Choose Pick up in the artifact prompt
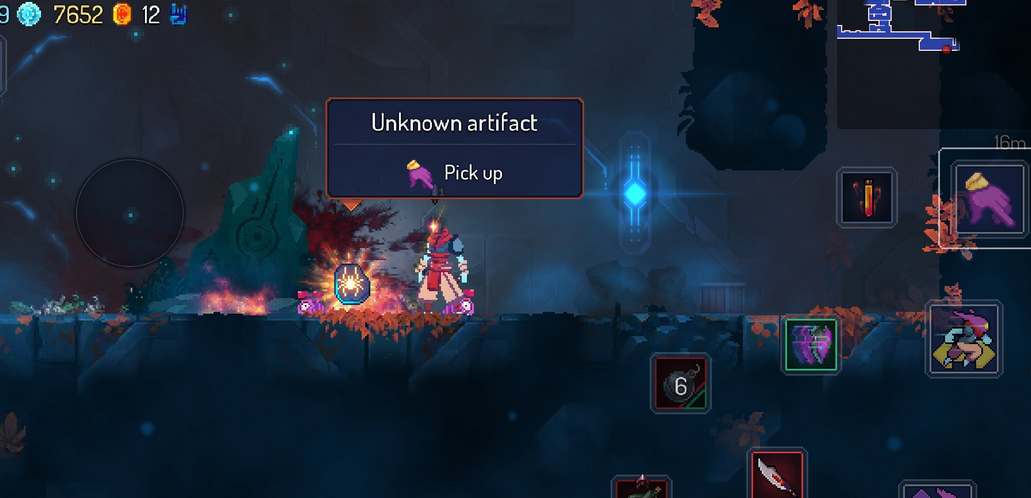This screenshot has width=1031, height=498. click(455, 173)
